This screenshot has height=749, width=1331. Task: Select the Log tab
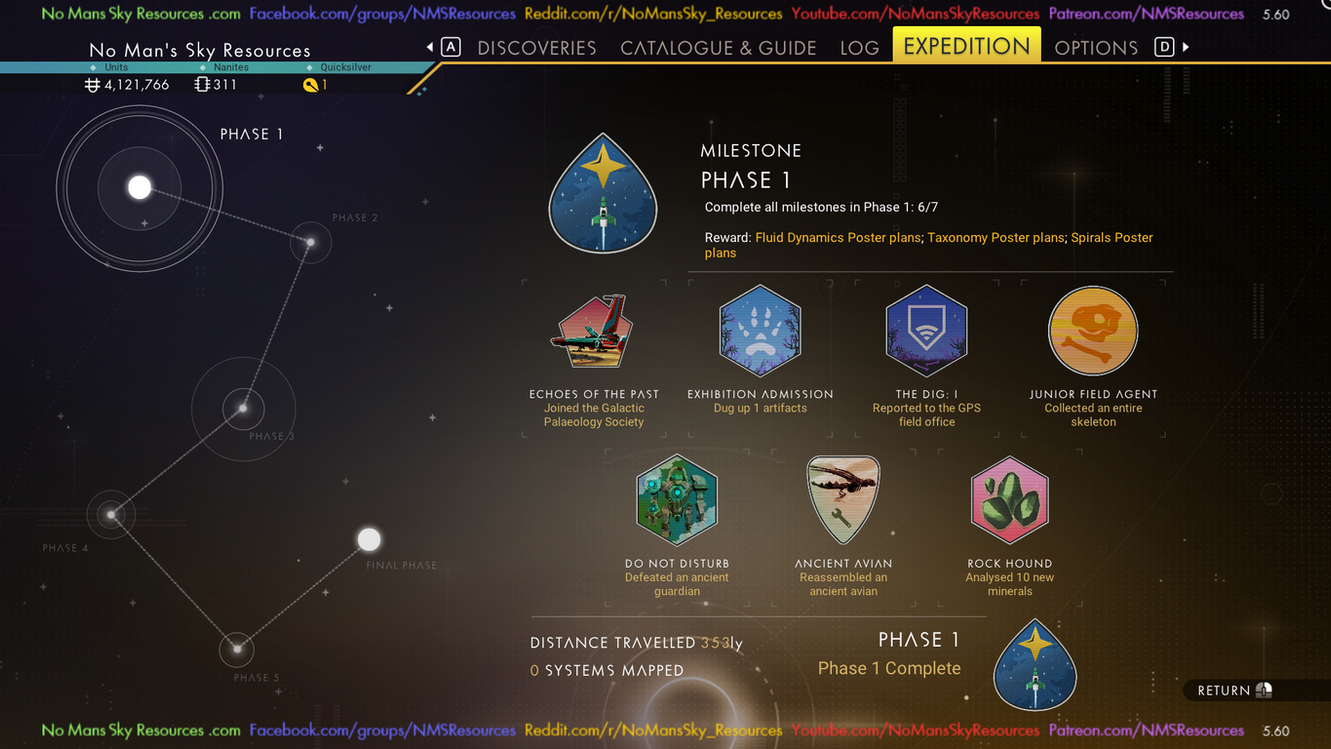tap(859, 48)
